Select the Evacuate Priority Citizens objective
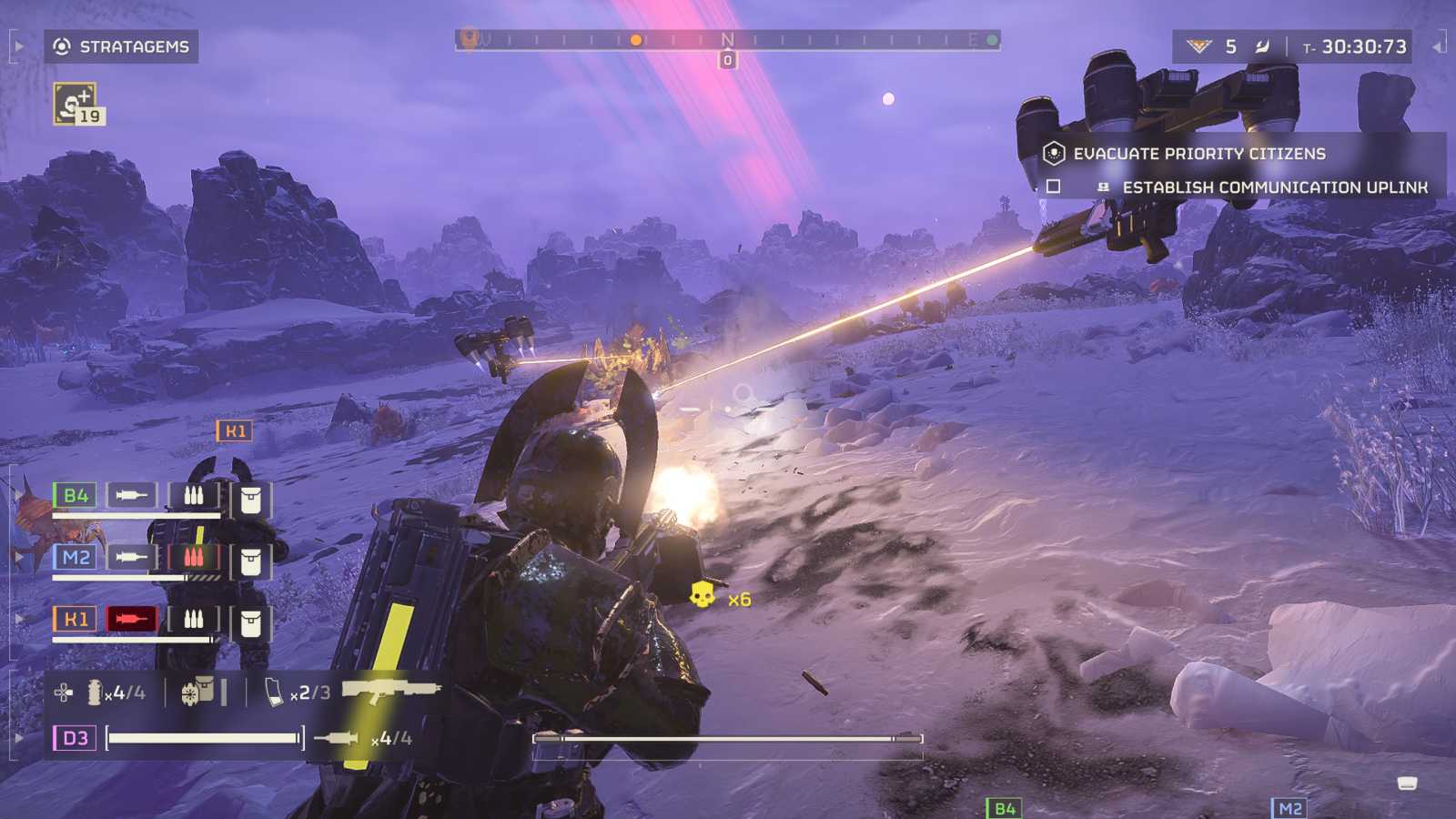 coord(1198,154)
